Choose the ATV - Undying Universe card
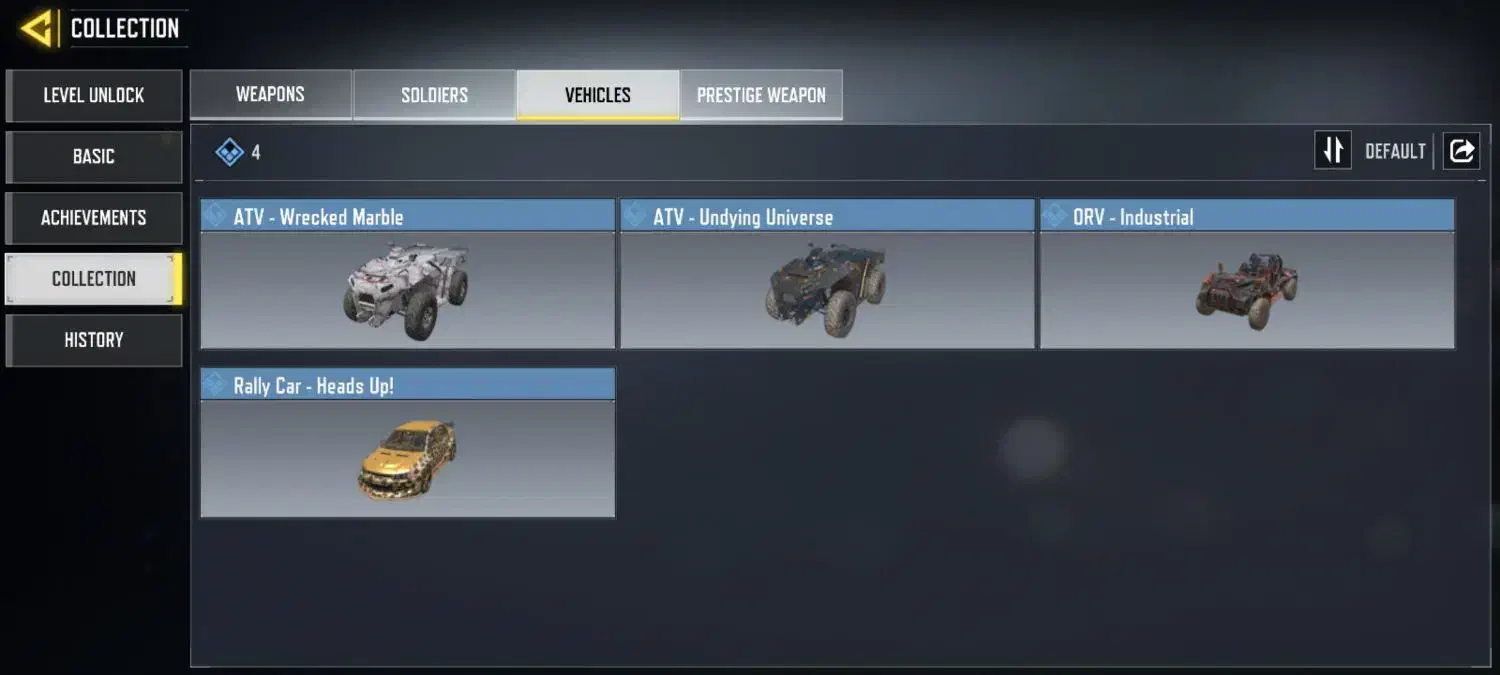The height and width of the screenshot is (675, 1500). [827, 275]
